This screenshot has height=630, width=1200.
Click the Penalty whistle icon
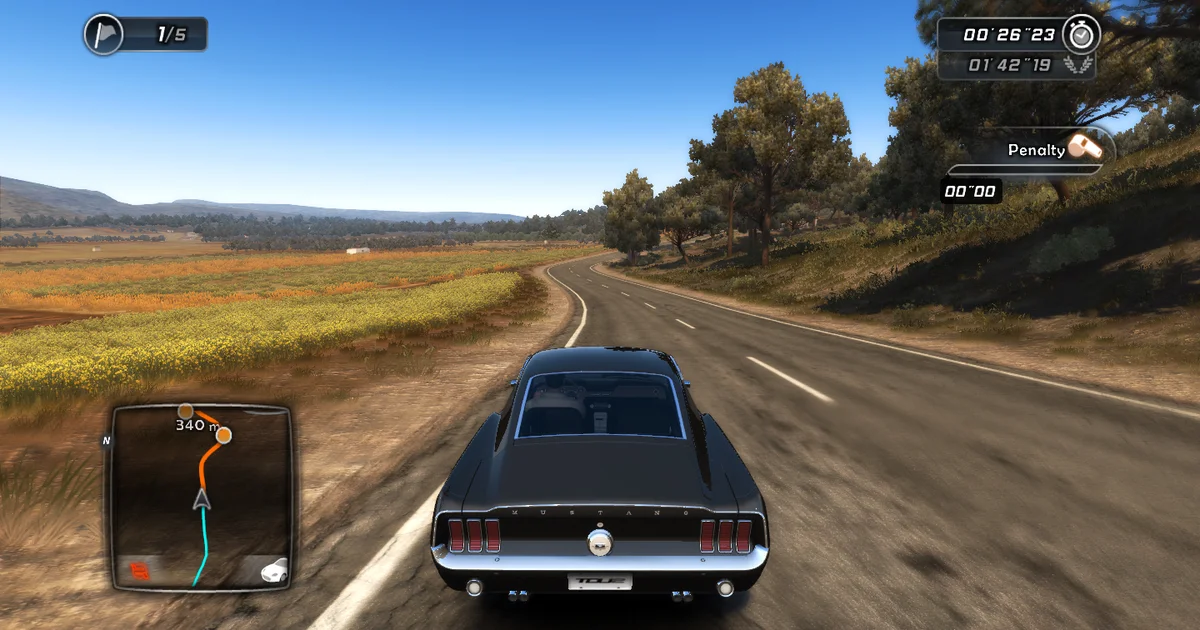click(1085, 147)
